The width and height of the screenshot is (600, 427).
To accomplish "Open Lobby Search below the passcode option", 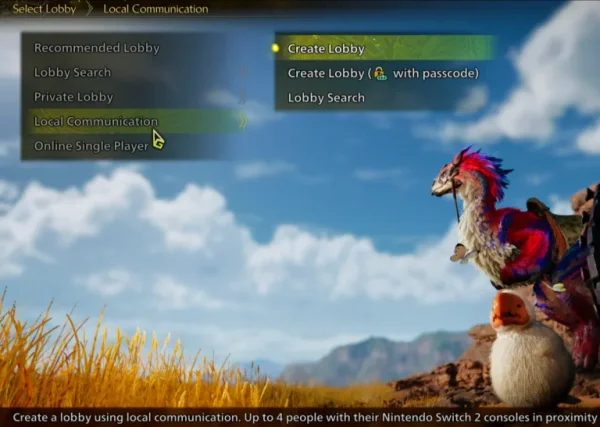I will (326, 98).
